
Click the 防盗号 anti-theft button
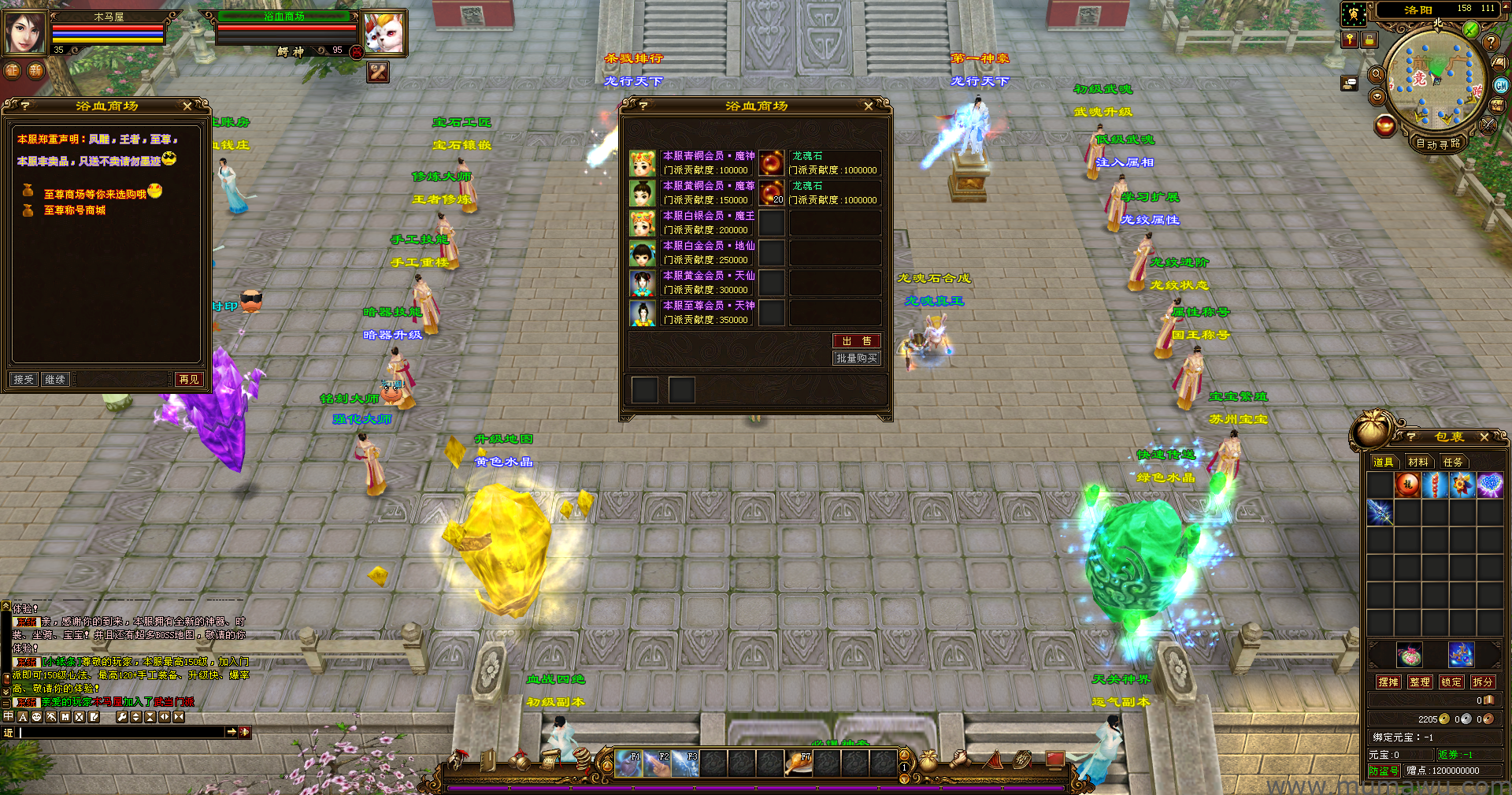[x=1384, y=771]
